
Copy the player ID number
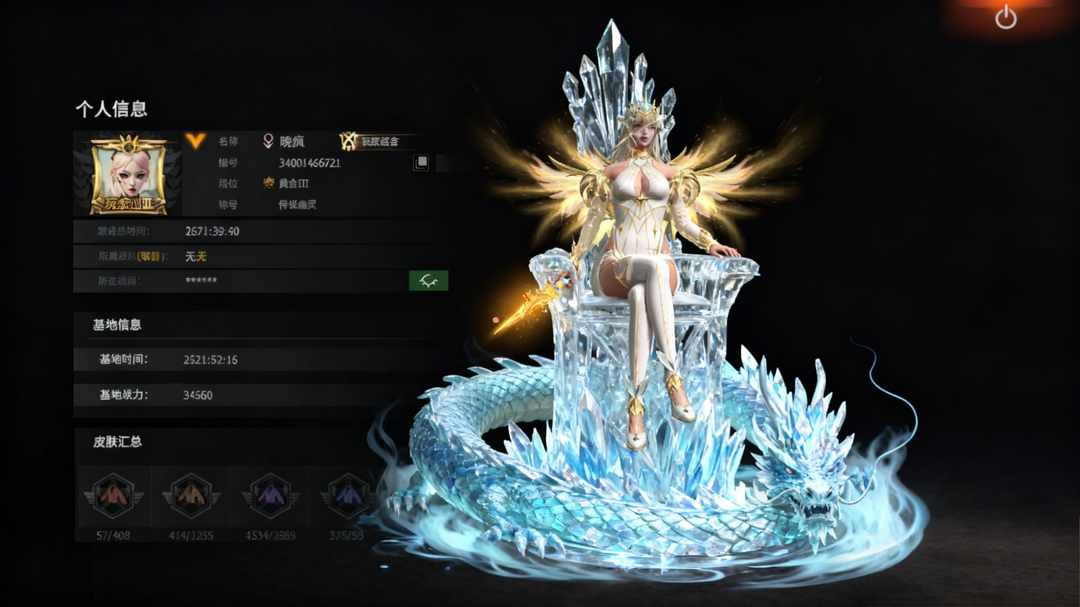tap(422, 162)
